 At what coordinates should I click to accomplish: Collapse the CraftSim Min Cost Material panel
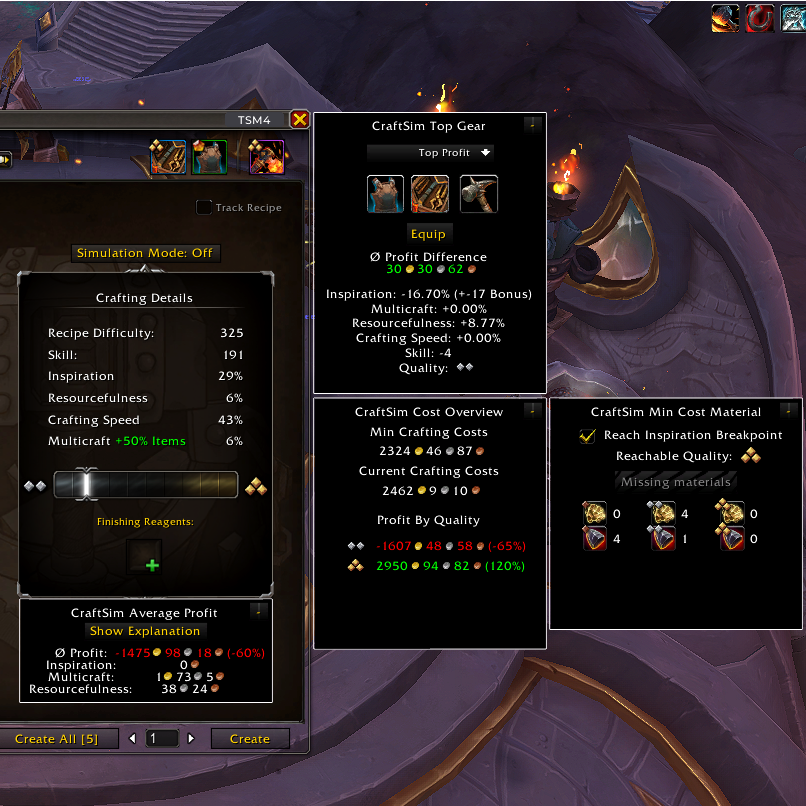[788, 410]
